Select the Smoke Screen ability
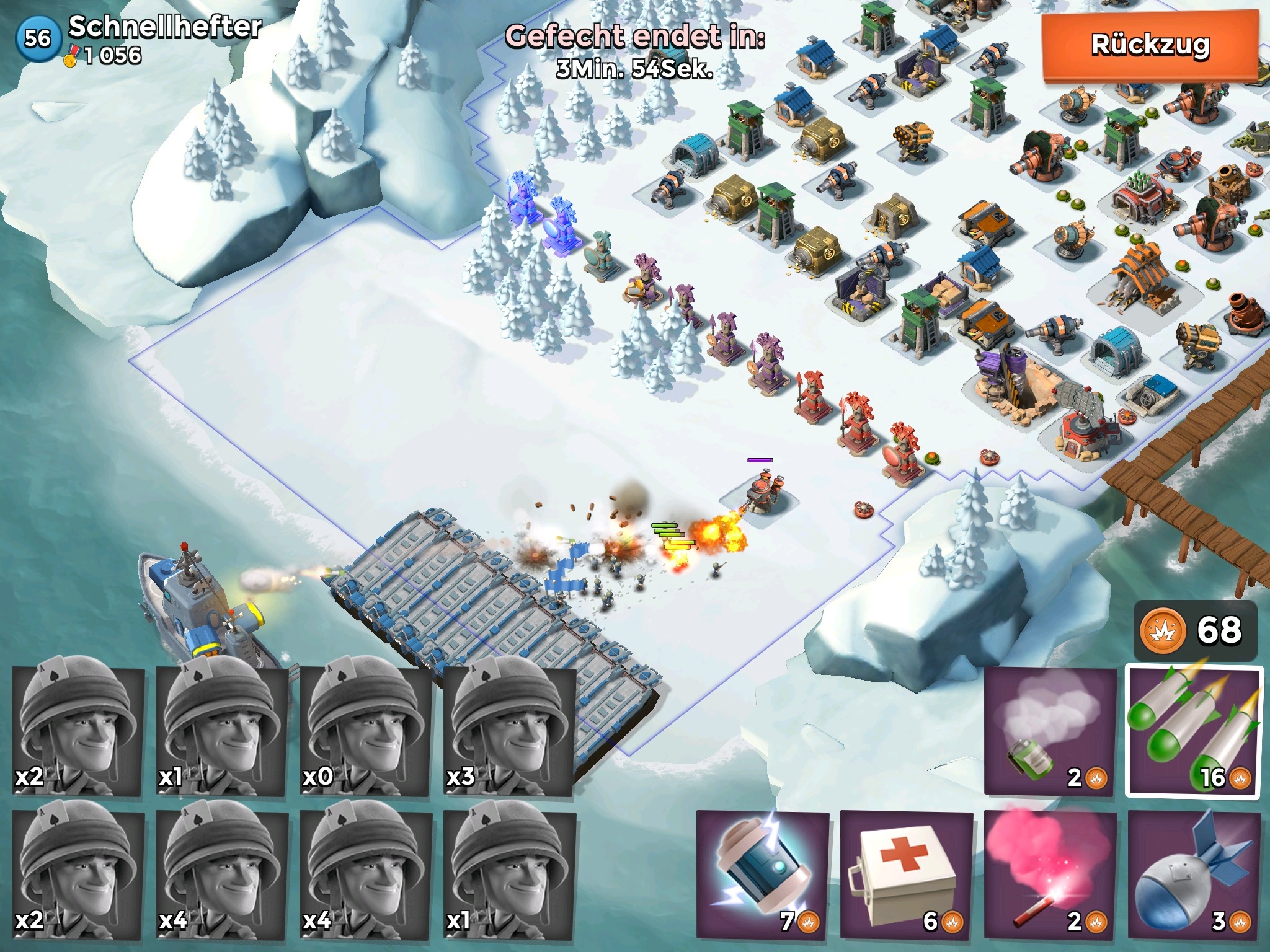1270x952 pixels. tap(1050, 730)
